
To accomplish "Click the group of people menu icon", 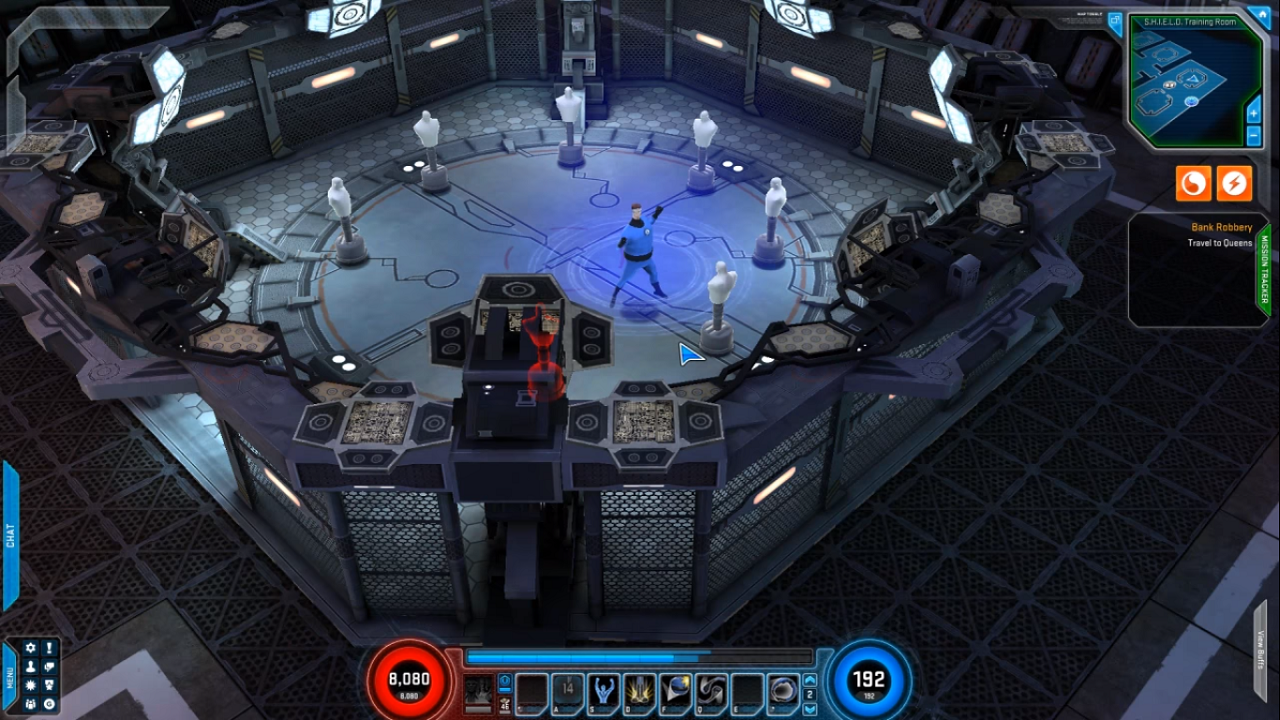I will (30, 704).
